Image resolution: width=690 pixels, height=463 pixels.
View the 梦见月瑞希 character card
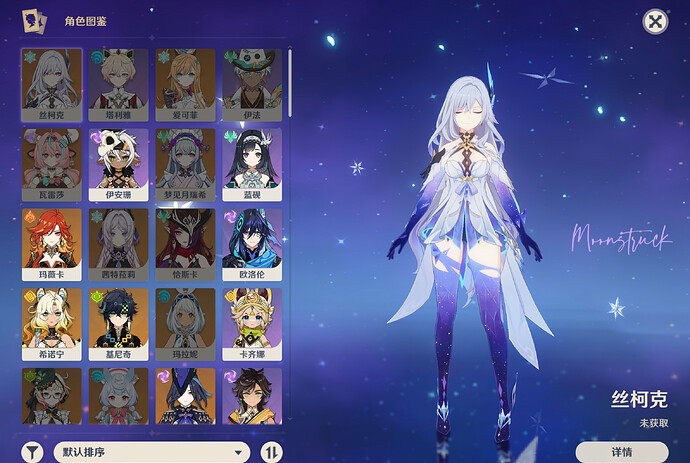pyautogui.click(x=185, y=163)
